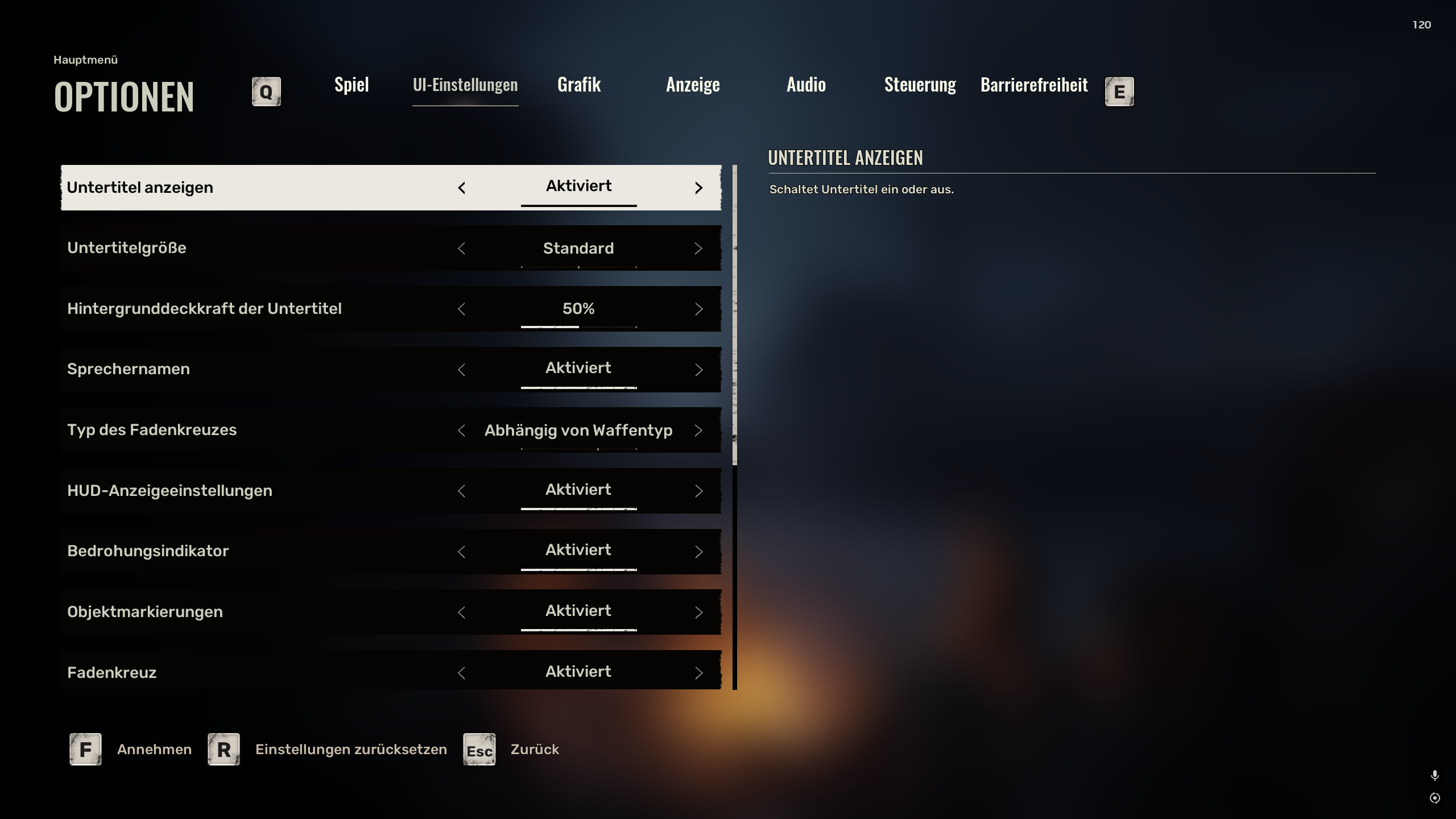This screenshot has width=1456, height=819.
Task: Apply changes with Annehmen
Action: [x=154, y=750]
